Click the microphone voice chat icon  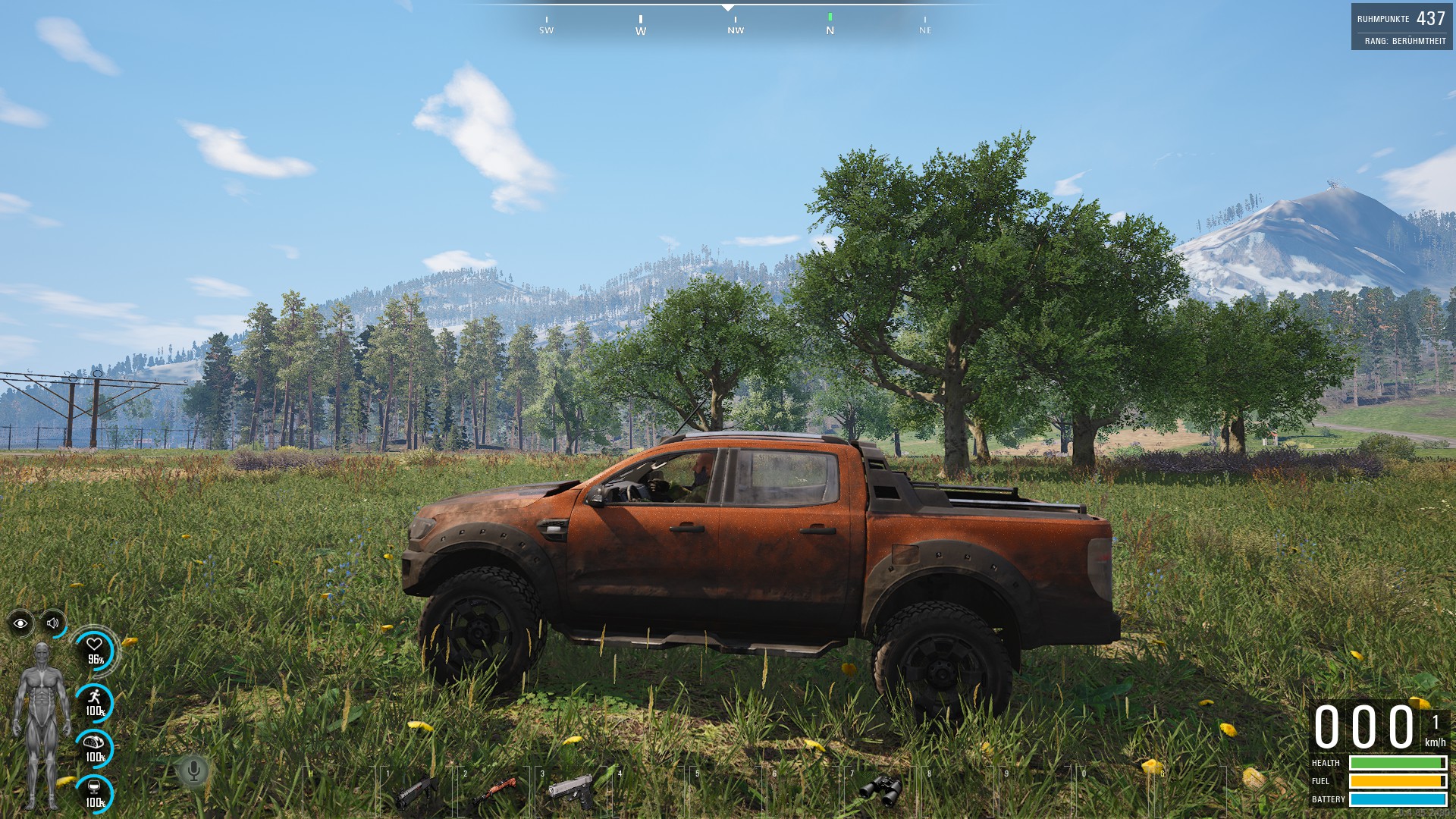pyautogui.click(x=194, y=771)
